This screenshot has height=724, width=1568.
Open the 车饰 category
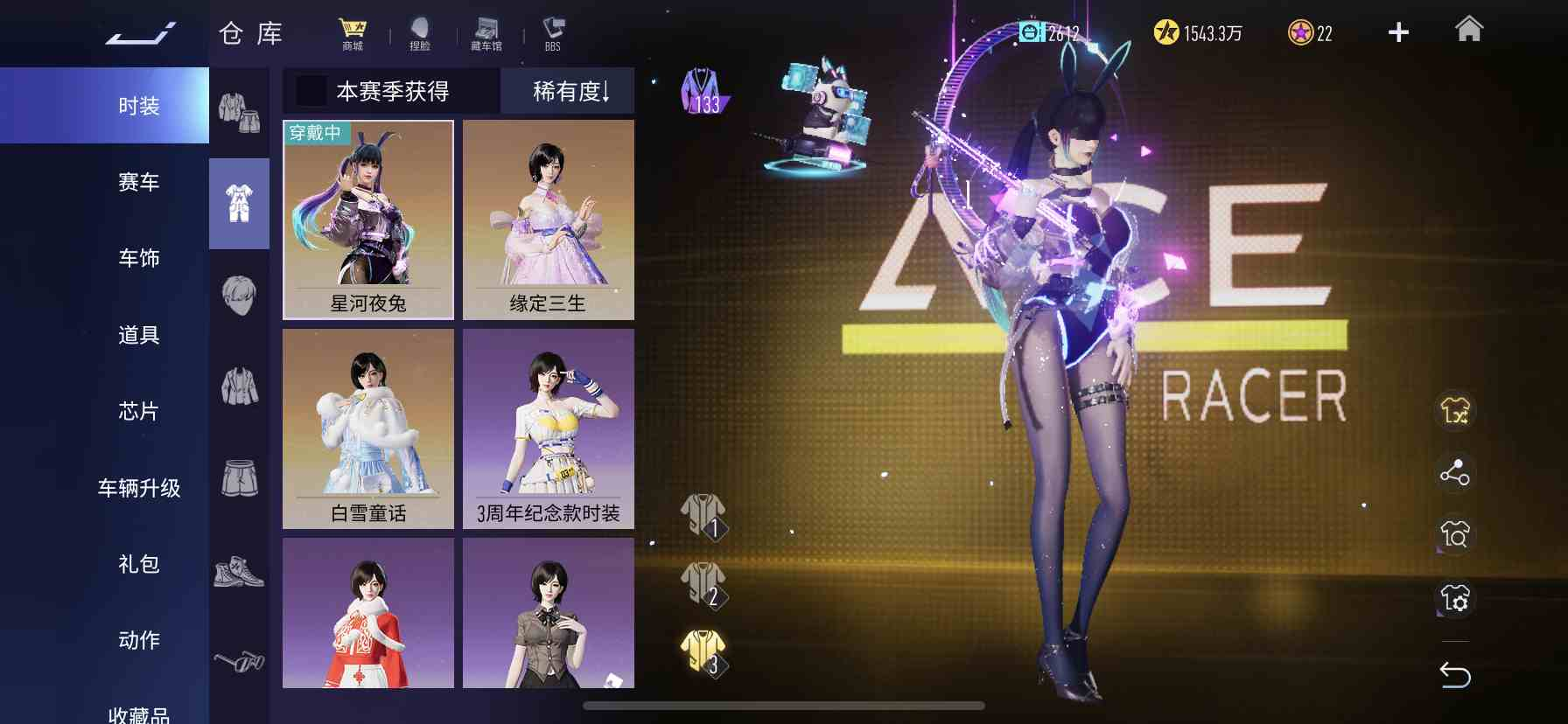138,258
